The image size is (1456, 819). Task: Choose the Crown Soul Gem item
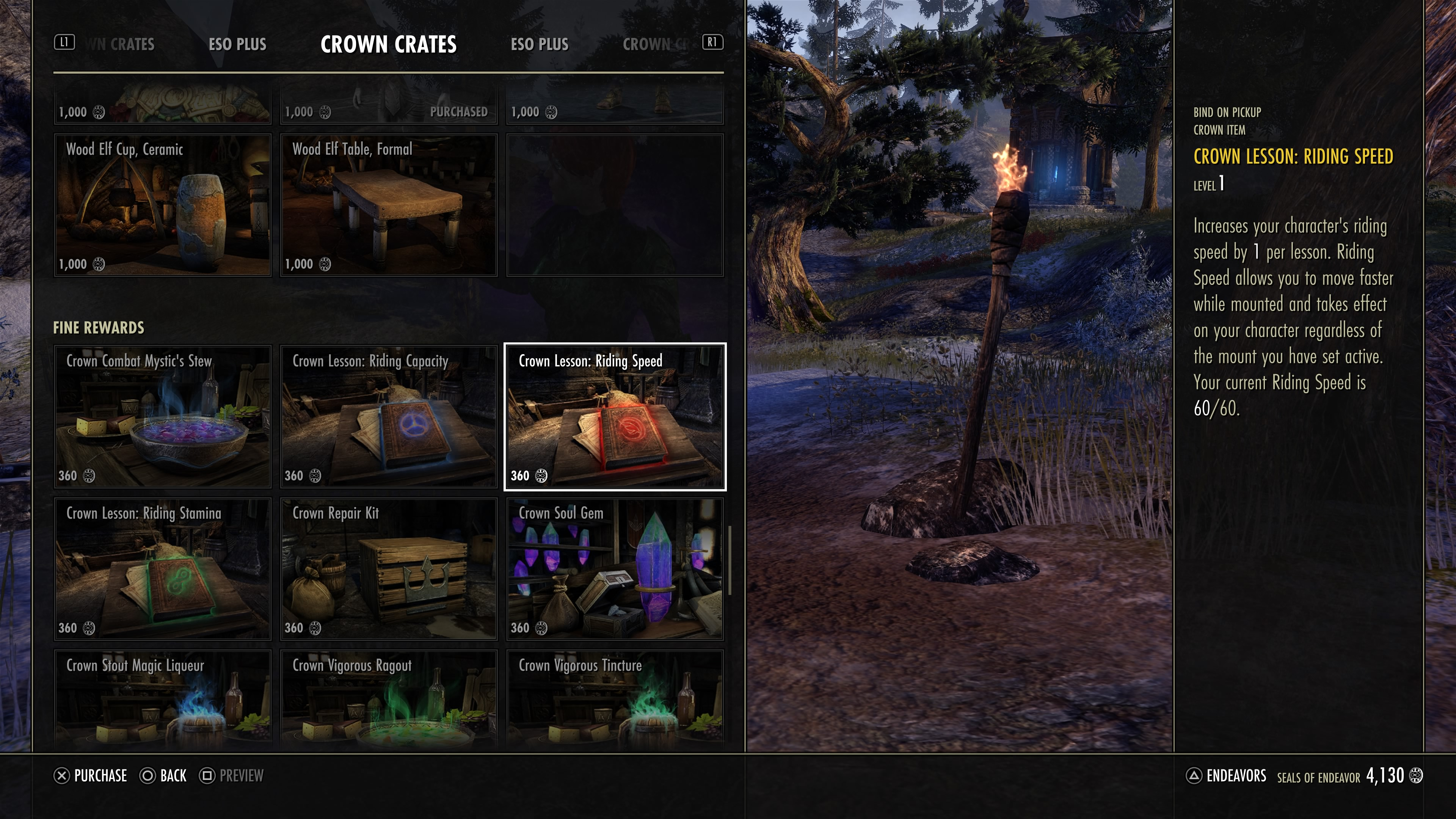coord(614,569)
